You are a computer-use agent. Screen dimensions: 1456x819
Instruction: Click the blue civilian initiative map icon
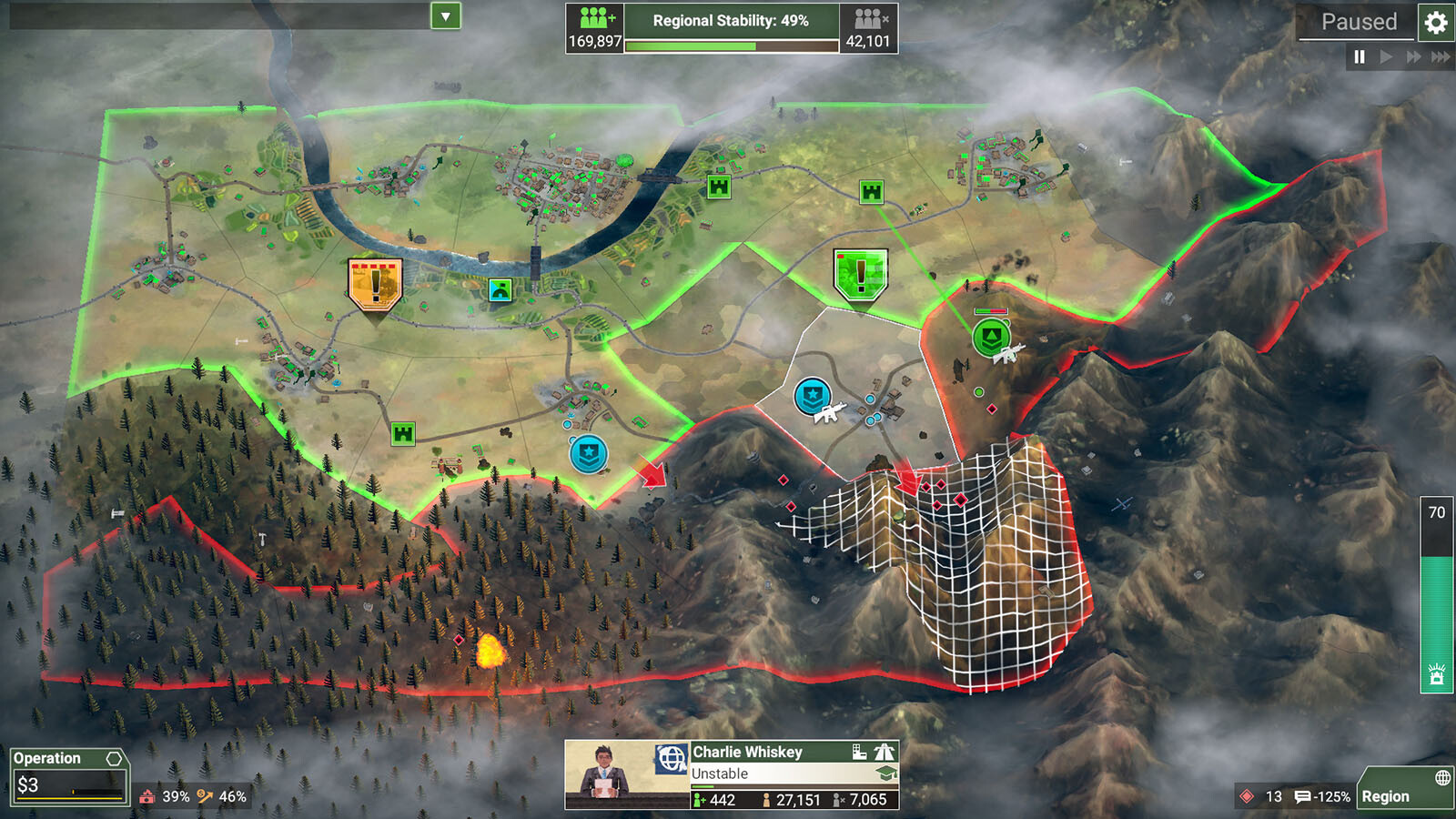(x=500, y=289)
